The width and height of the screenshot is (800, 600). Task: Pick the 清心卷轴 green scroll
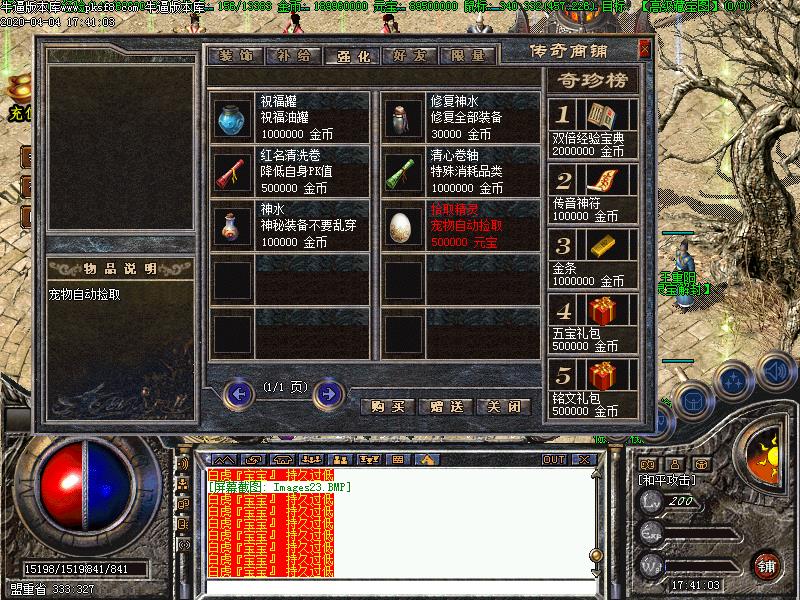point(404,172)
